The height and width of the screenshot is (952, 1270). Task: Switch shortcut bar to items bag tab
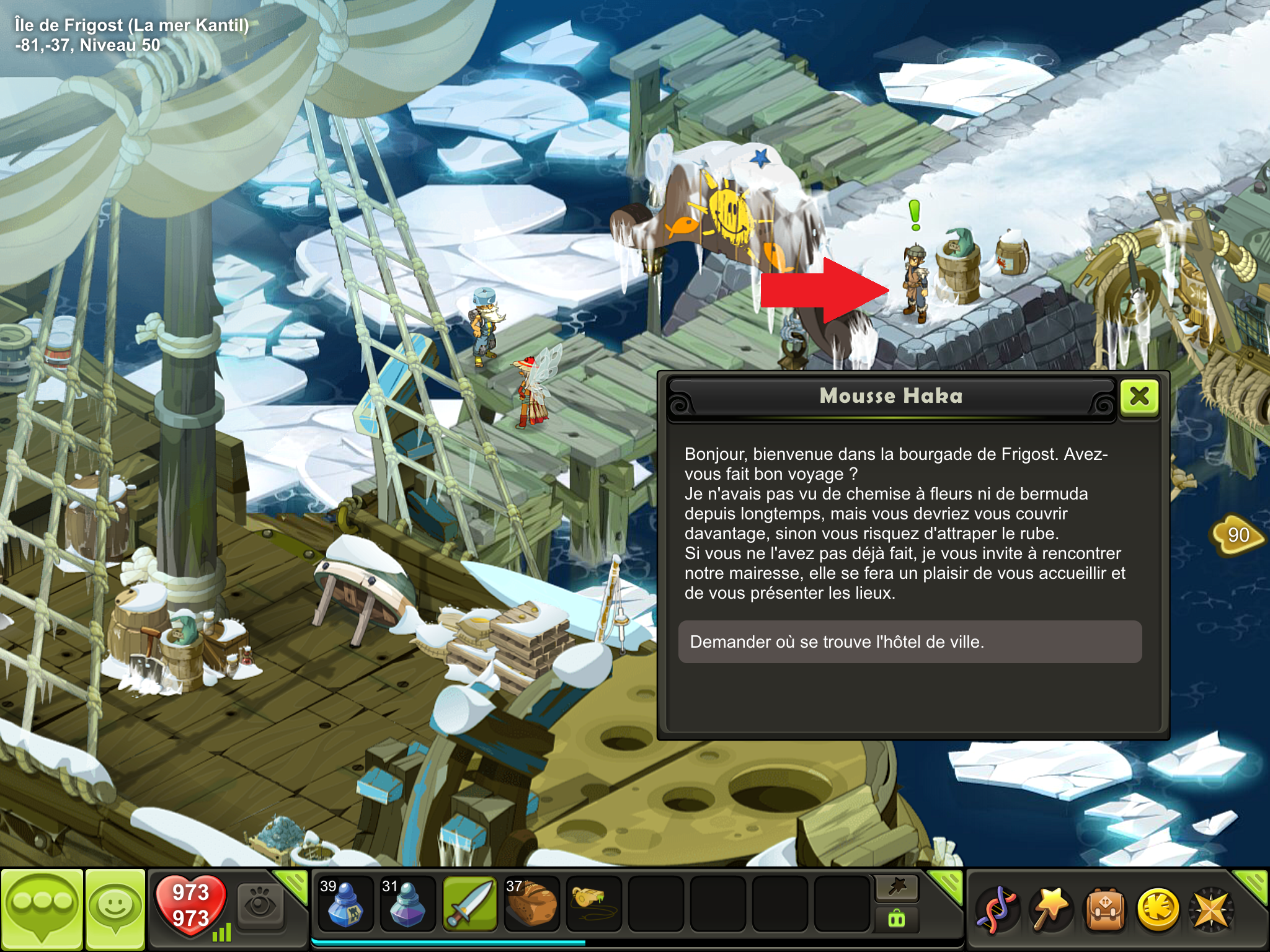pyautogui.click(x=897, y=918)
